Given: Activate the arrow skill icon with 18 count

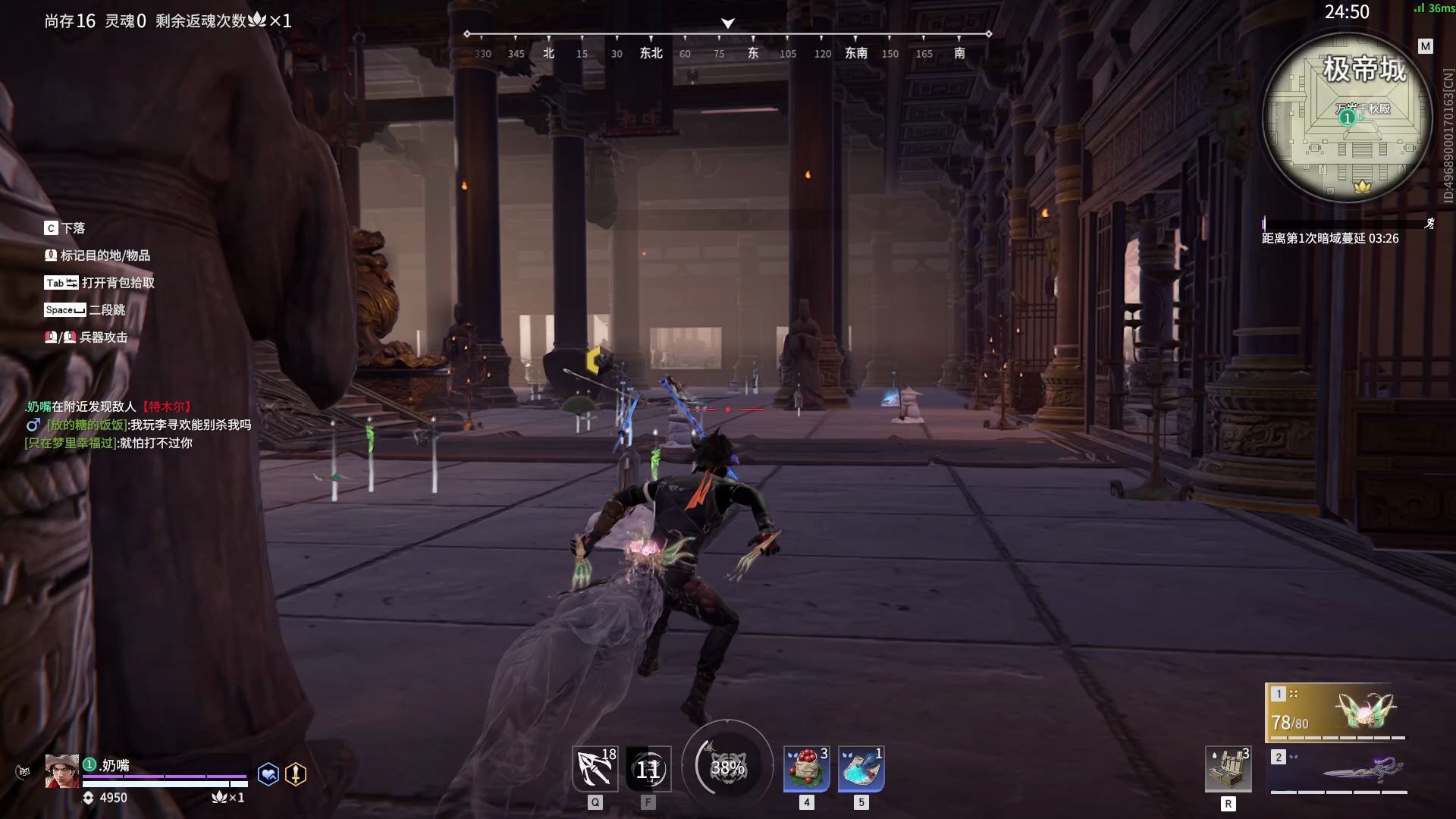Looking at the screenshot, I should pyautogui.click(x=595, y=768).
